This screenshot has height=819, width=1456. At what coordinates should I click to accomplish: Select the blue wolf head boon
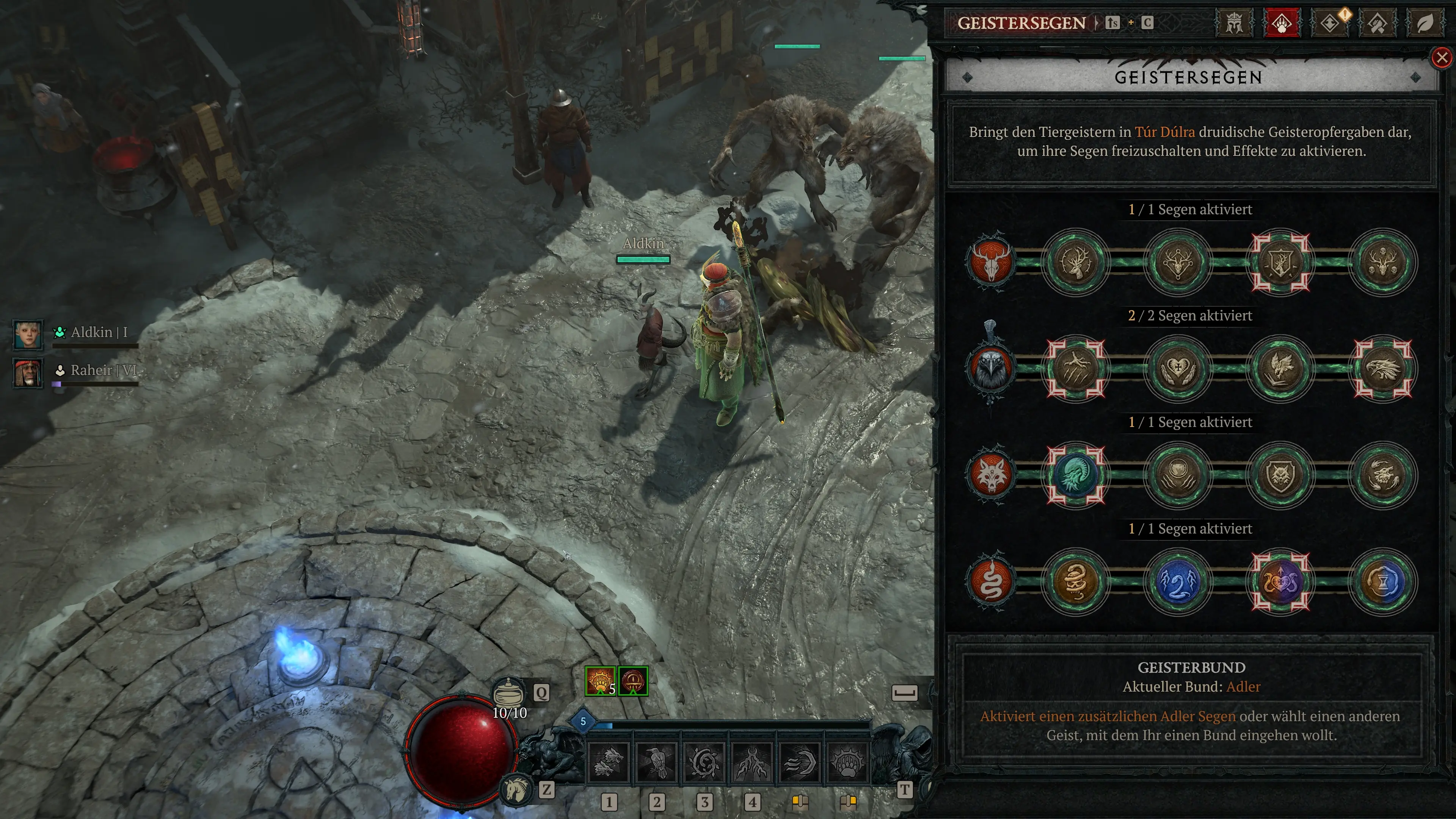click(1076, 475)
